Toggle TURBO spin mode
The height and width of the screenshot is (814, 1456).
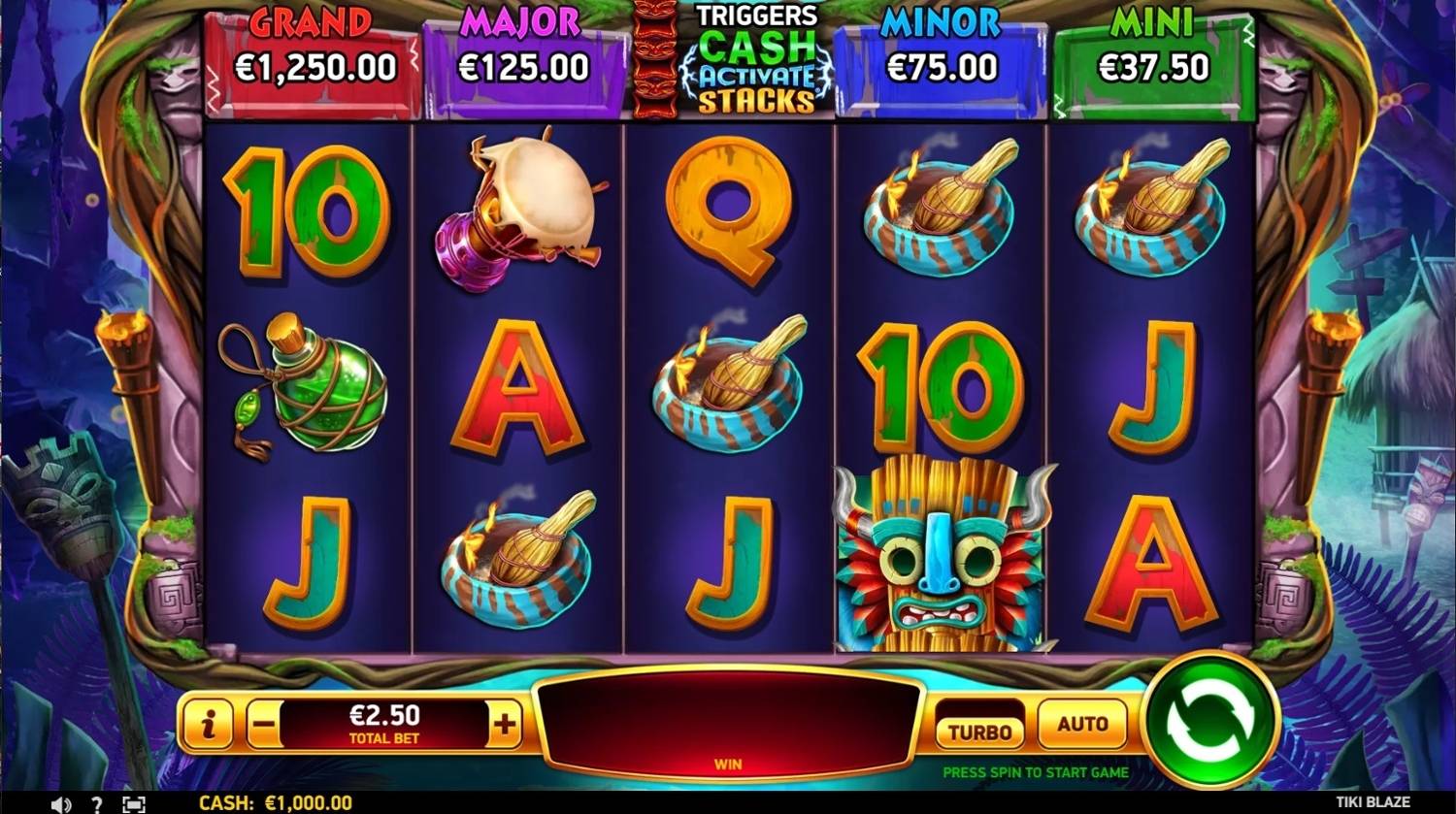979,731
